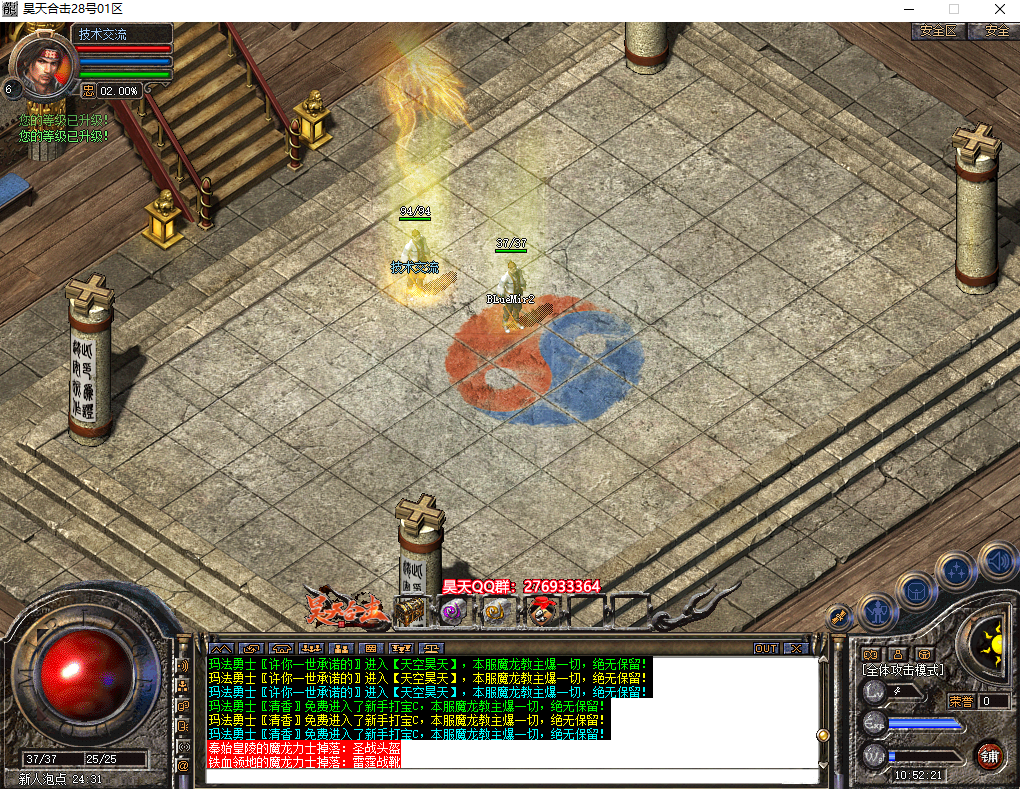Minimize the game window

[908, 9]
